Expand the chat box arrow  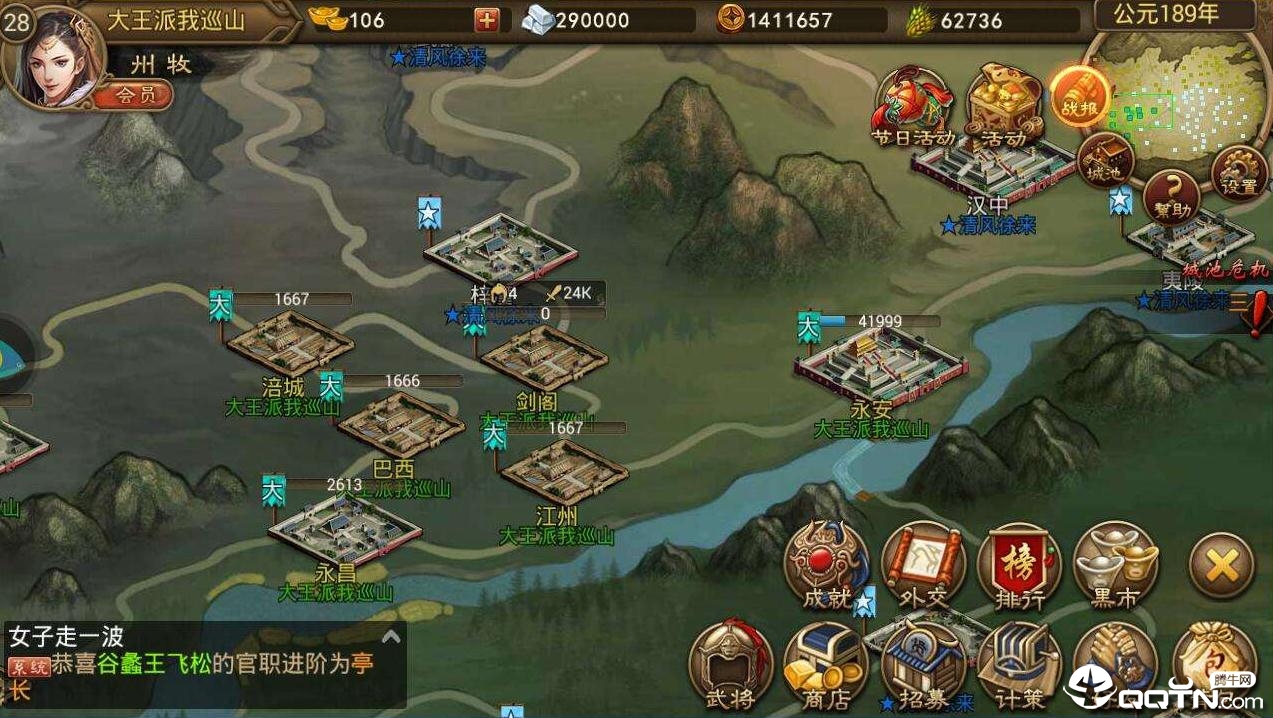pyautogui.click(x=391, y=636)
